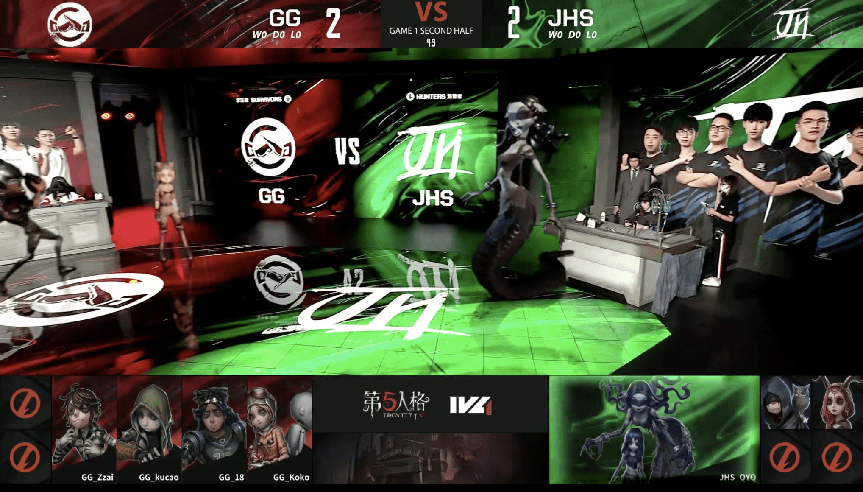Viewport: 863px width, 492px height.
Task: Click the red VS badge at top center
Action: pos(431,13)
